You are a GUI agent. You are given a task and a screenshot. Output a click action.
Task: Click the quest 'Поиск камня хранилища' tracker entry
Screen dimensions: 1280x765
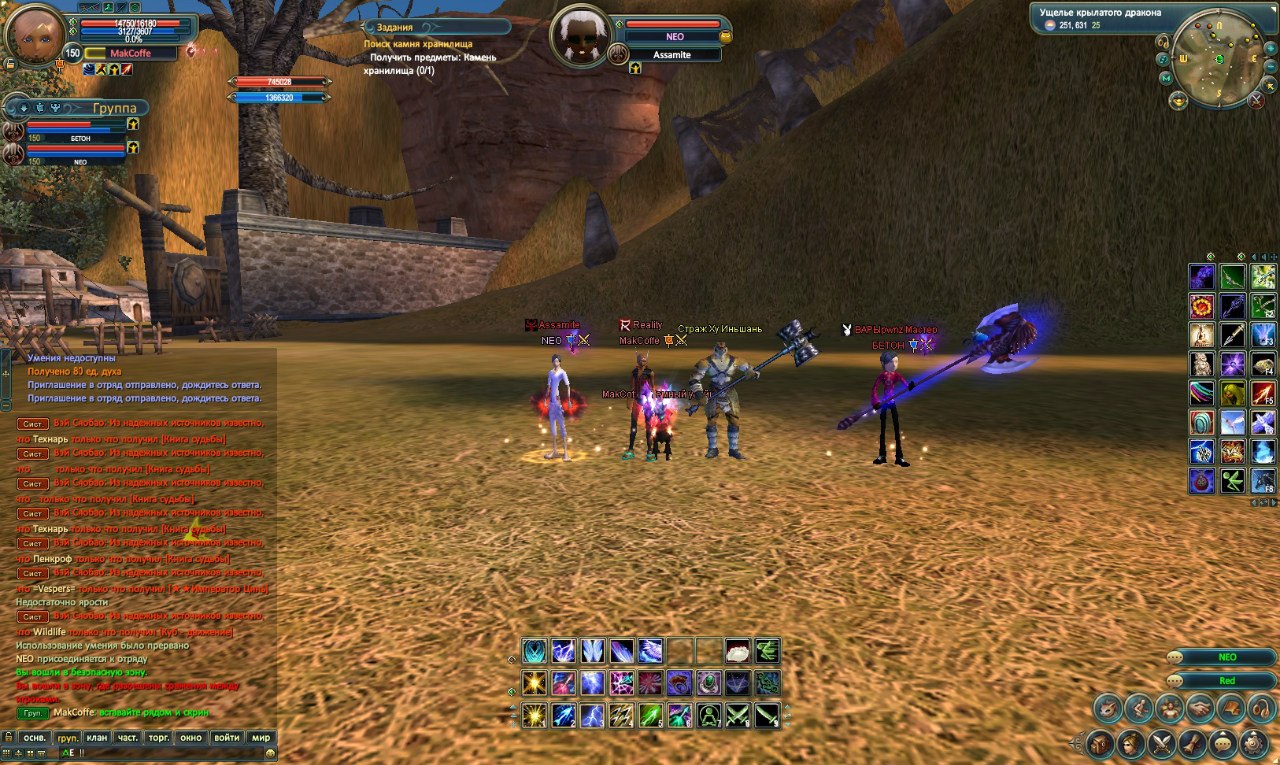(x=418, y=44)
